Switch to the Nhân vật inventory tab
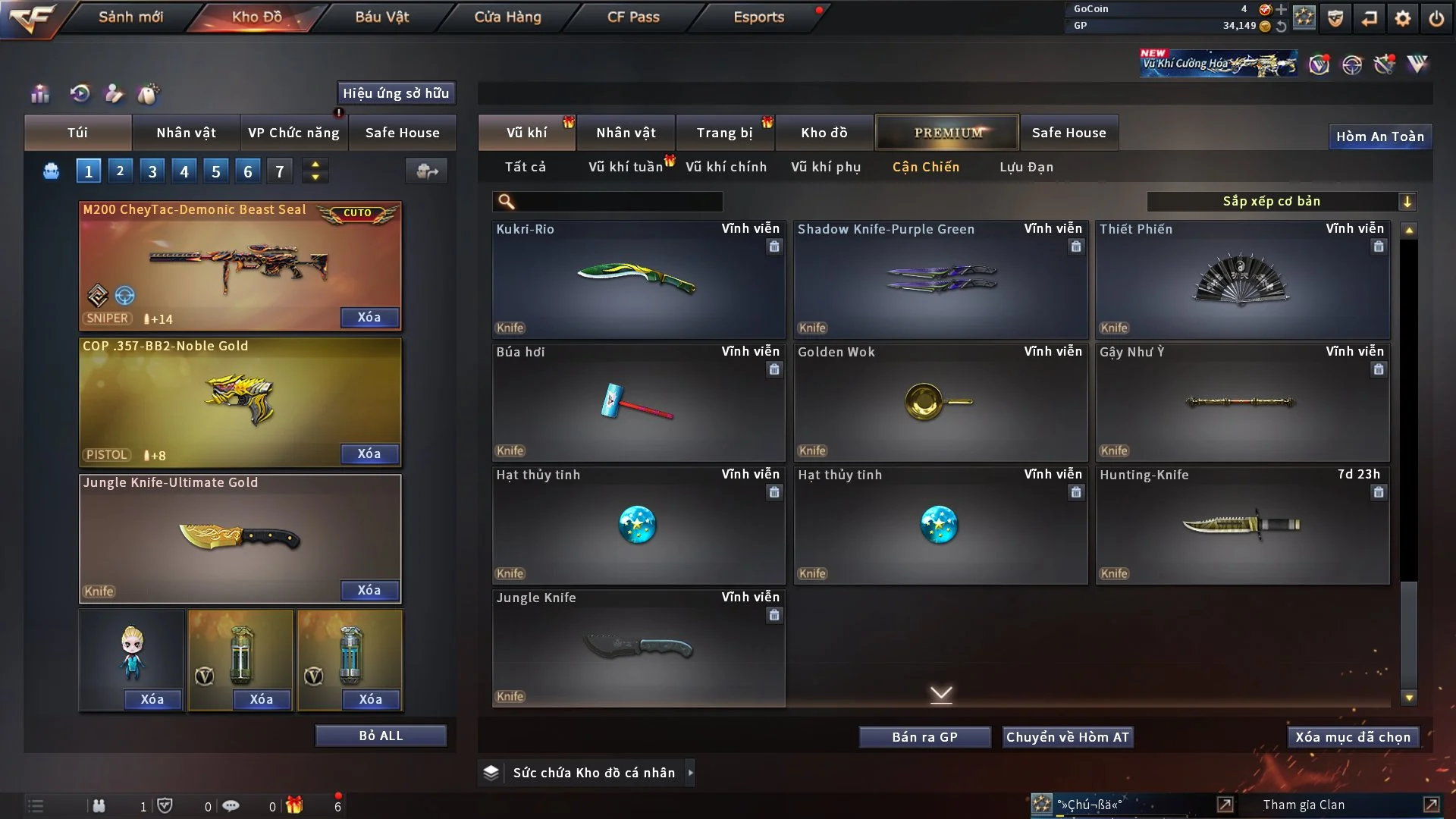 point(626,133)
